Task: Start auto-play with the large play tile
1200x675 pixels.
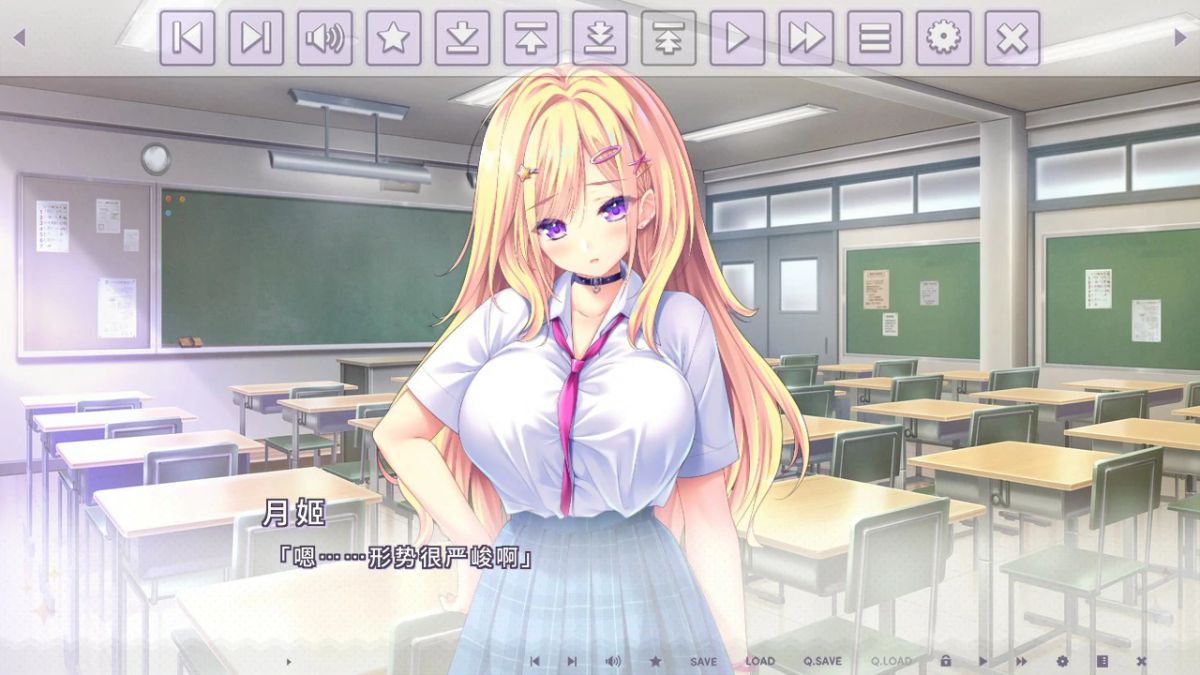Action: (x=737, y=38)
